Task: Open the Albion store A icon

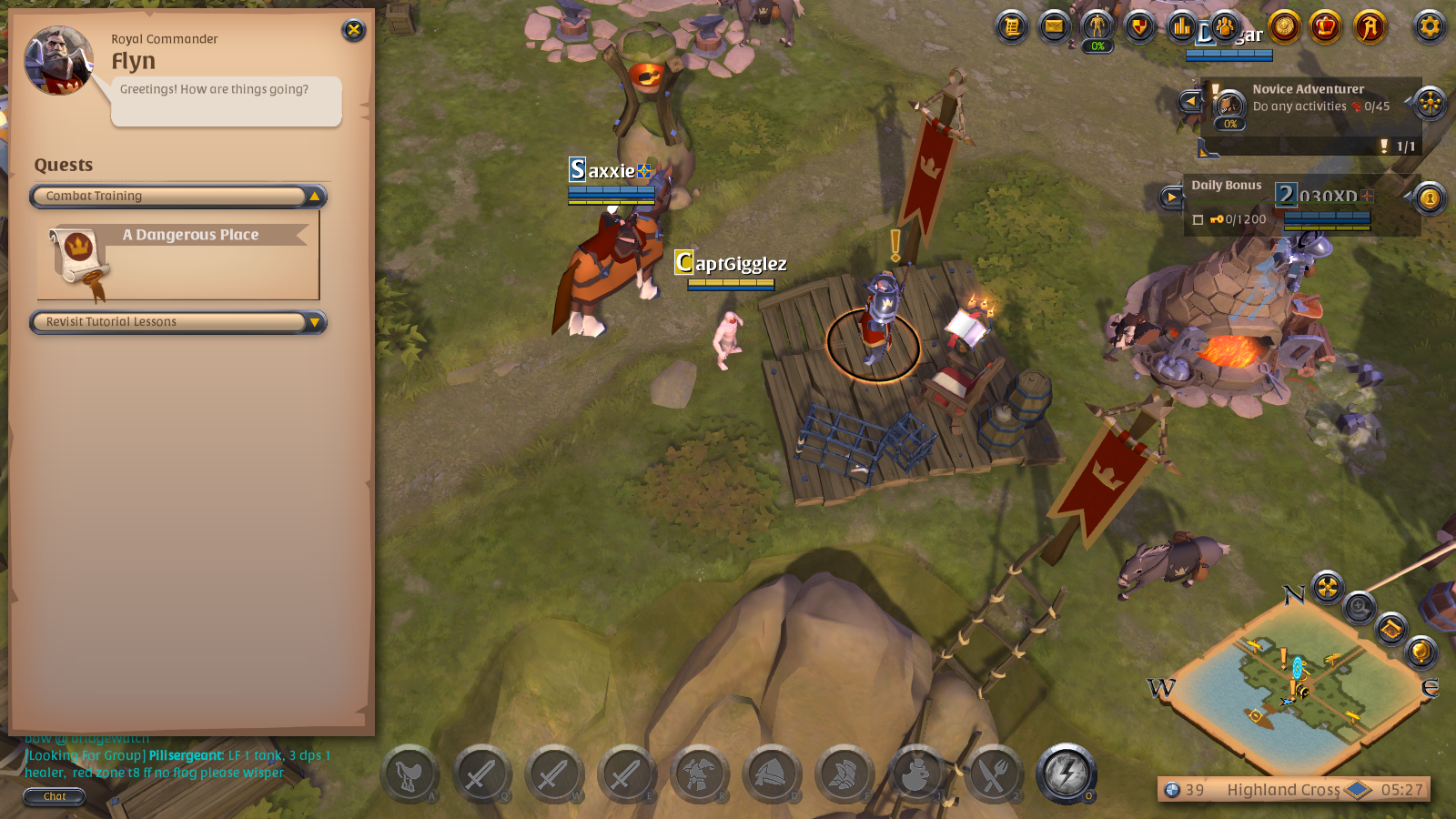Action: pyautogui.click(x=1370, y=27)
